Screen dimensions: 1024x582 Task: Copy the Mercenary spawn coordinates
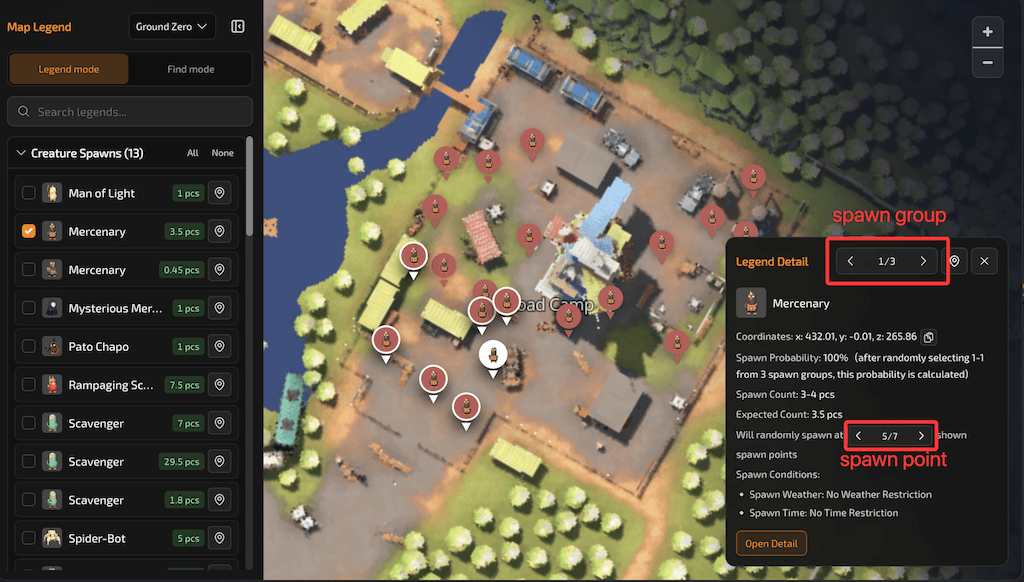928,337
